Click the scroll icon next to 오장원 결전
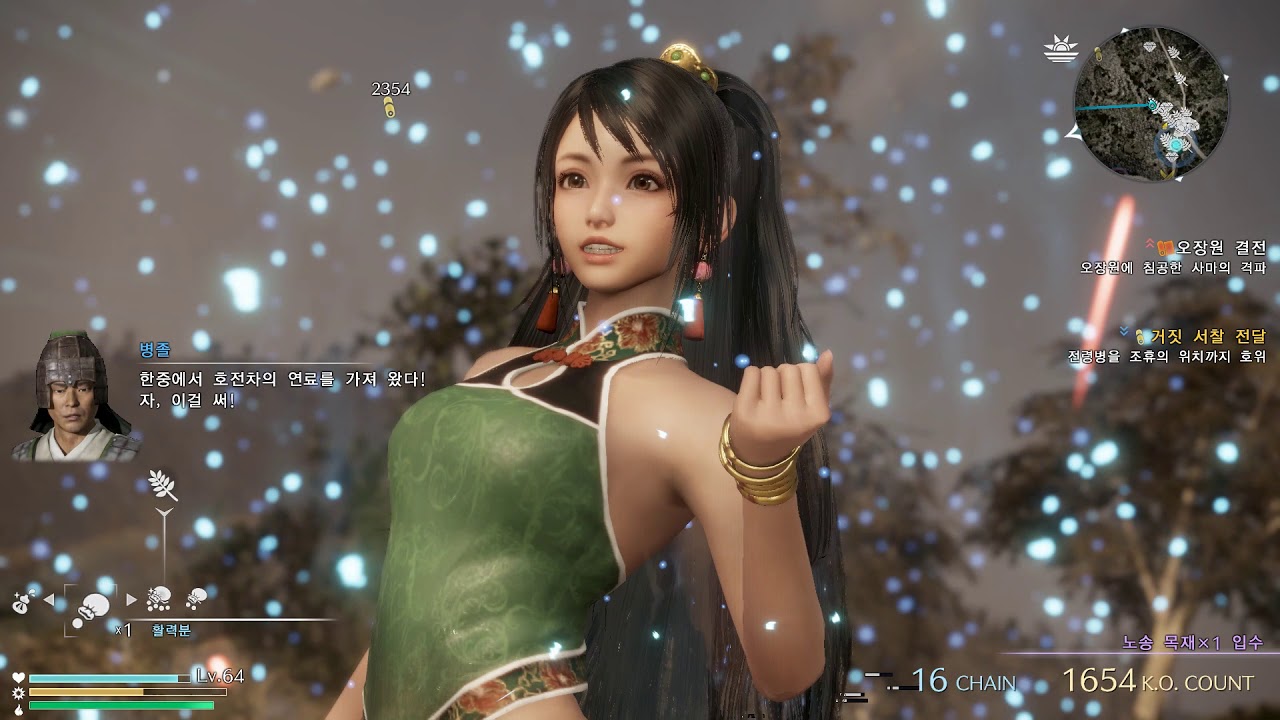Image resolution: width=1280 pixels, height=720 pixels. coord(1165,247)
